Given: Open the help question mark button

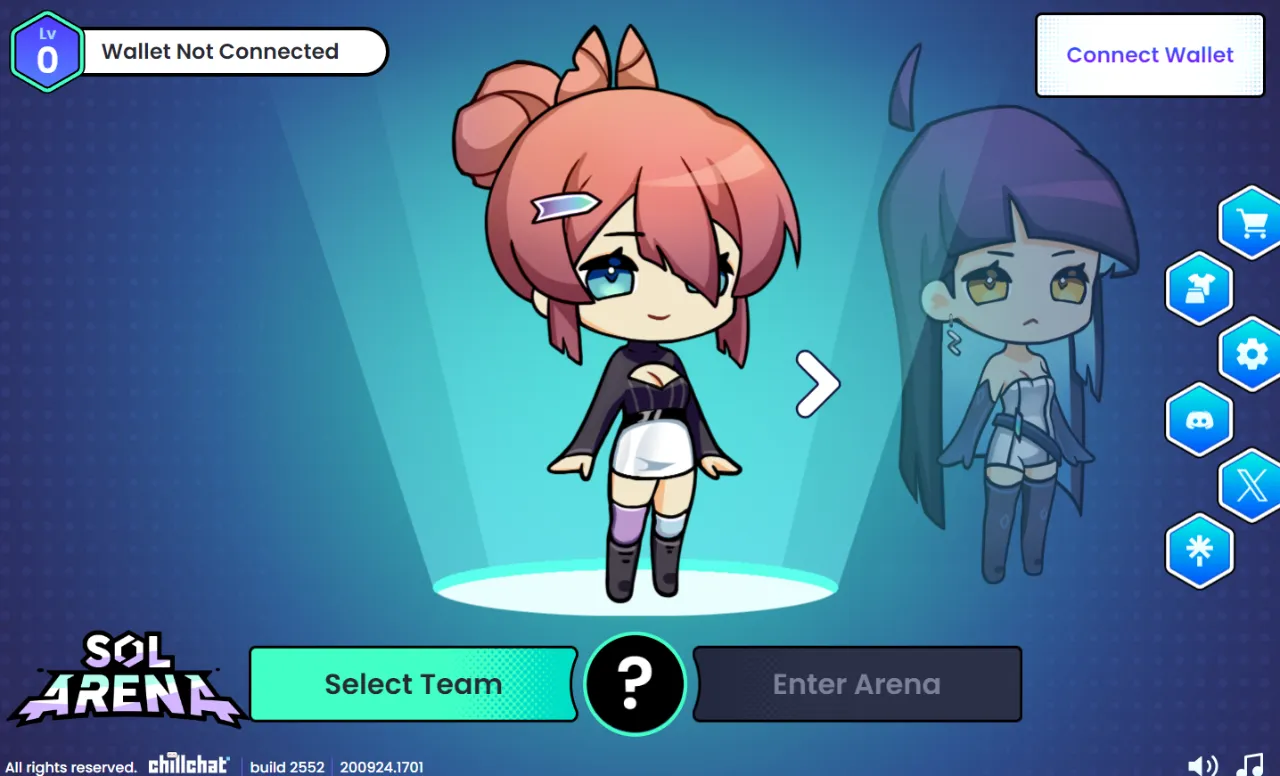Looking at the screenshot, I should coord(635,684).
